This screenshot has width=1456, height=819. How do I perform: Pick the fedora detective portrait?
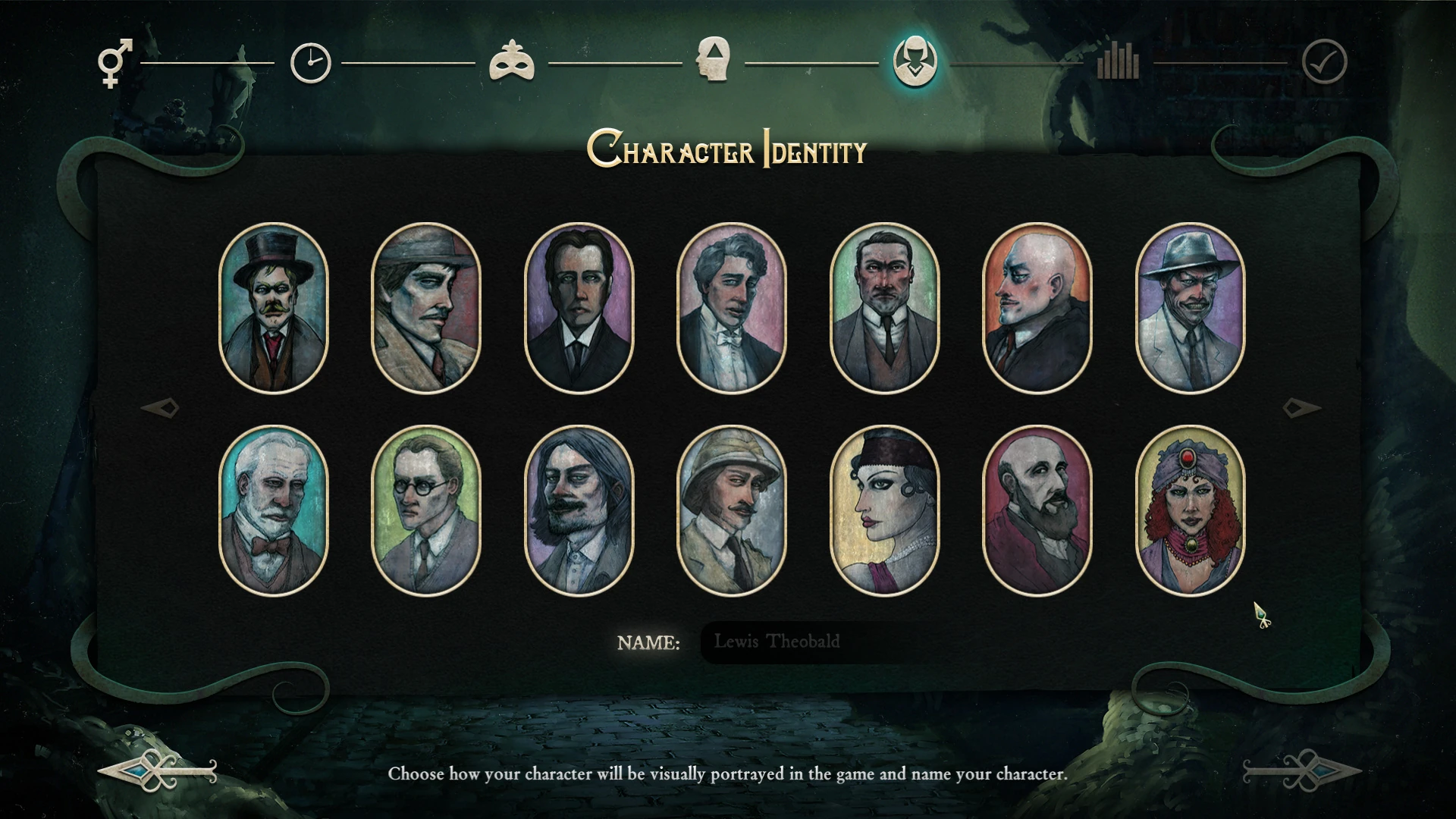(x=427, y=307)
